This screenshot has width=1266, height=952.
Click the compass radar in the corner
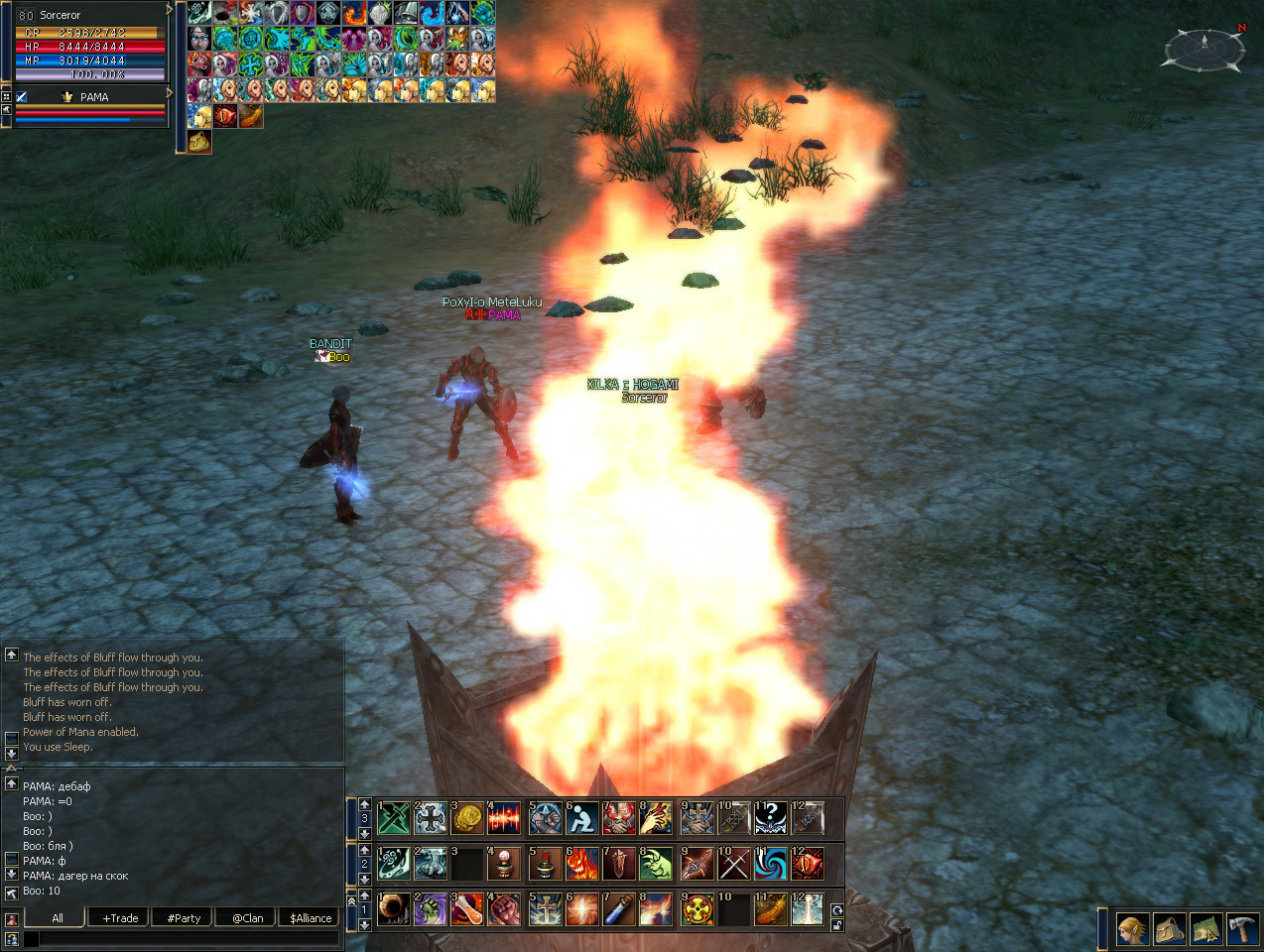click(x=1203, y=48)
